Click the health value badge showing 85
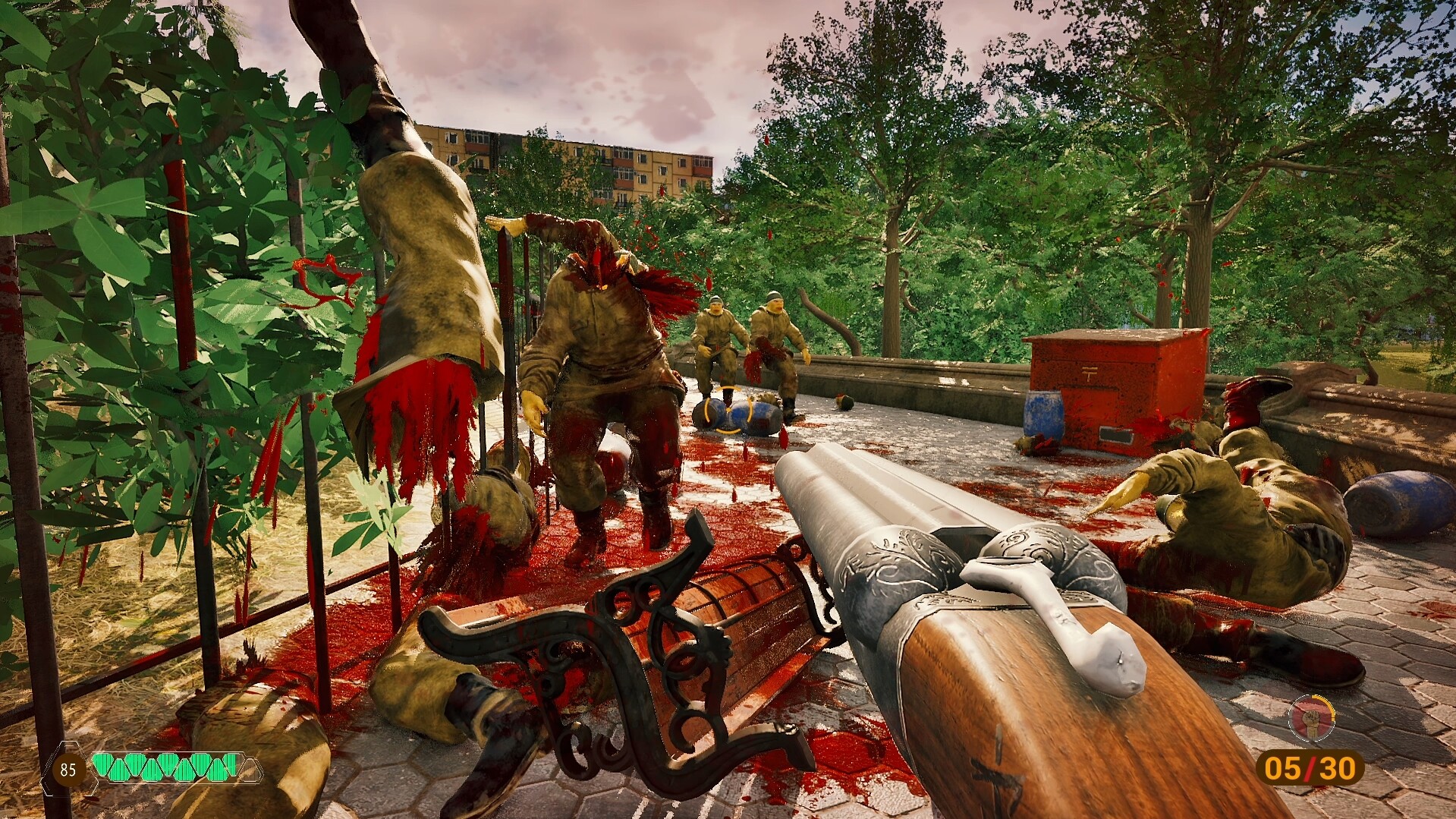Image resolution: width=1456 pixels, height=819 pixels. [x=68, y=768]
